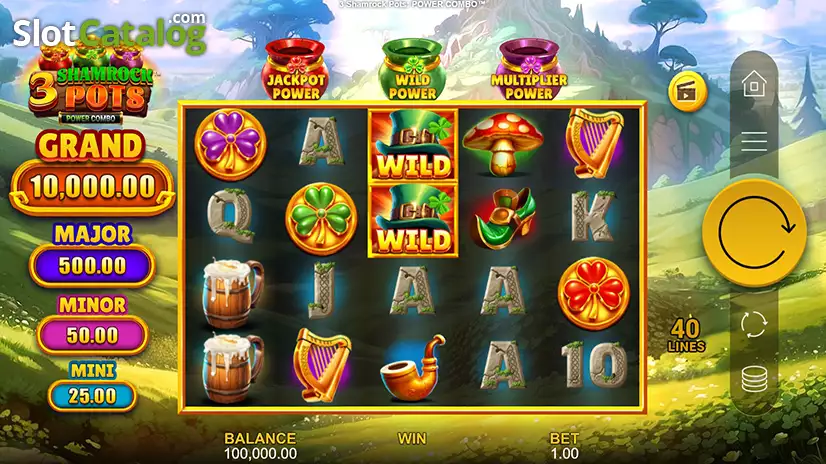The height and width of the screenshot is (464, 826).
Task: Open the bet settings coin stack
Action: click(754, 381)
